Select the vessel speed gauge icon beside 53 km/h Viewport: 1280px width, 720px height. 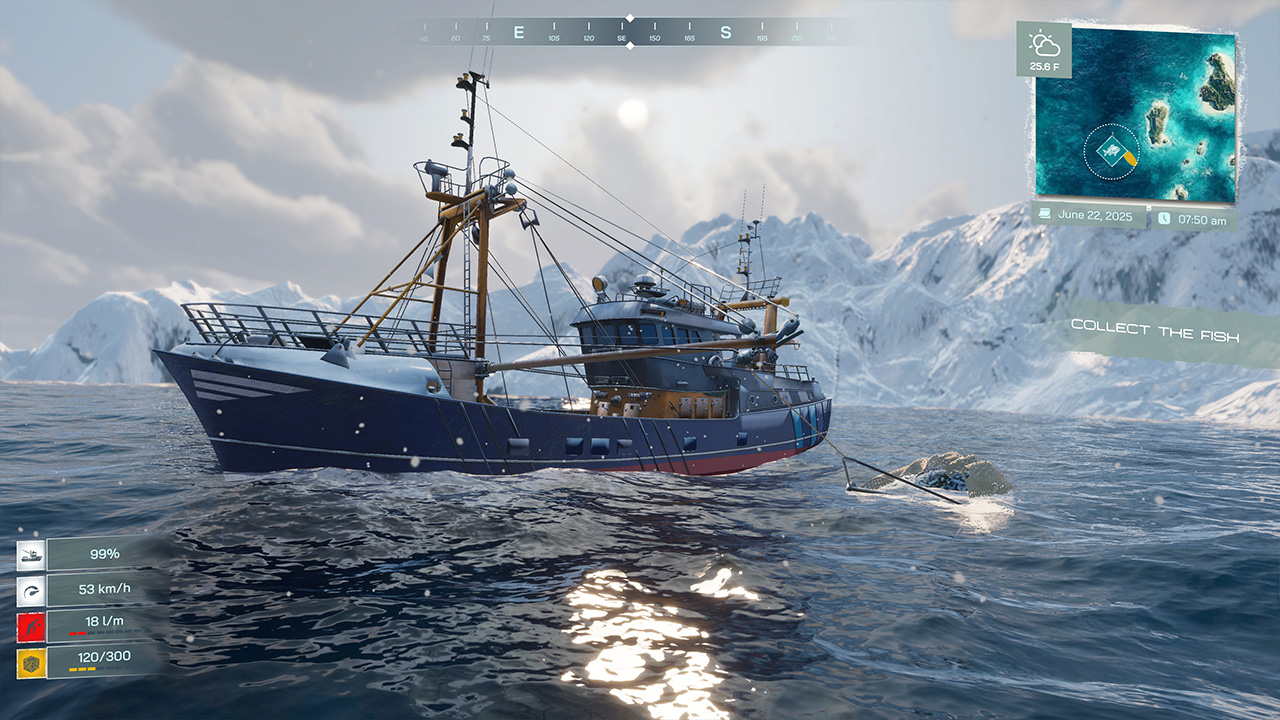[32, 589]
